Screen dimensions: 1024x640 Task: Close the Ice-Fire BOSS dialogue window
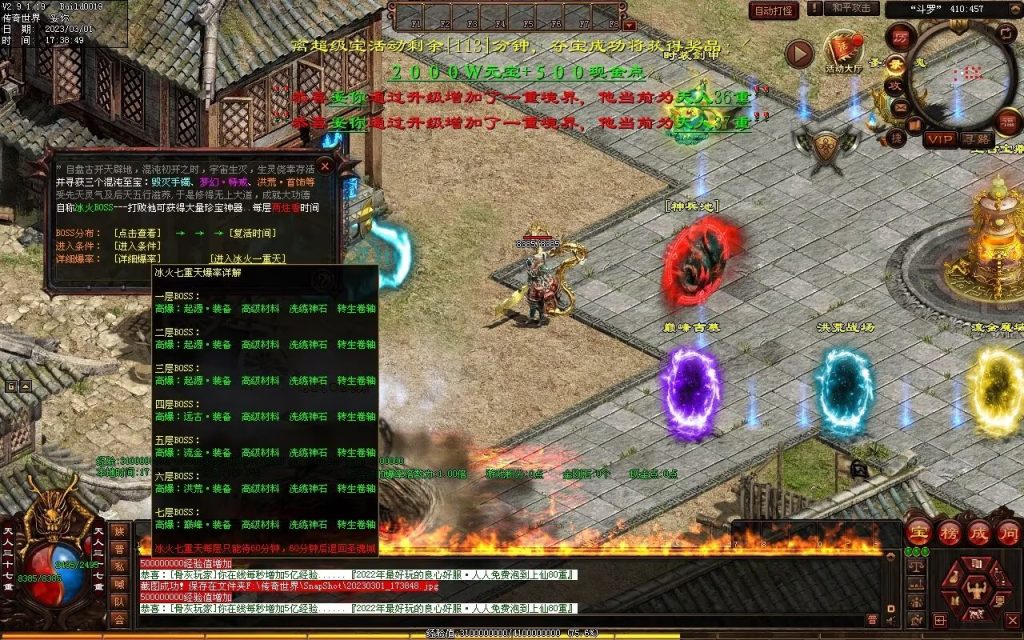(x=324, y=166)
